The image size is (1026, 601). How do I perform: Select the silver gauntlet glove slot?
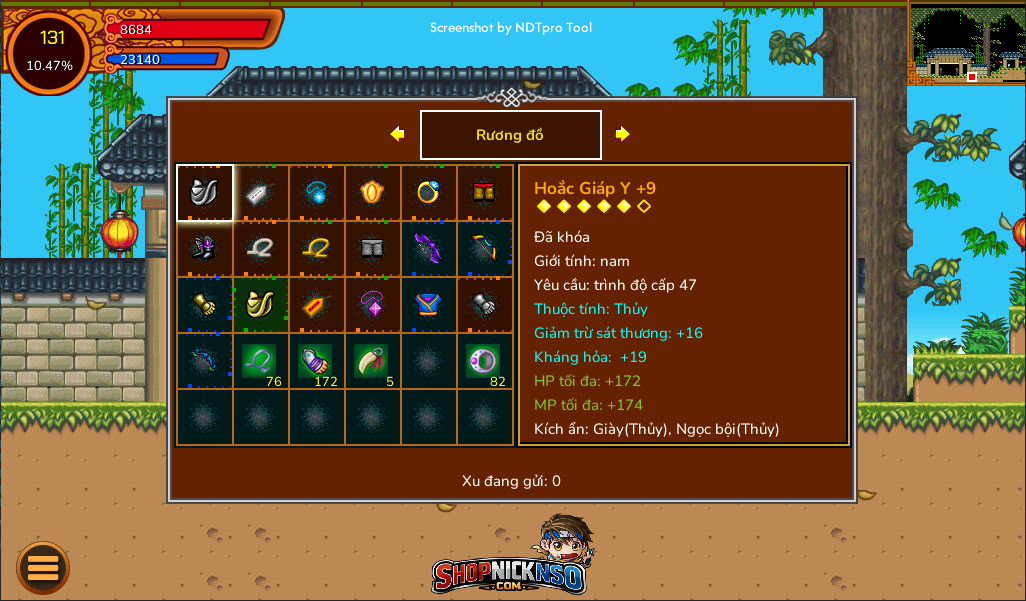click(x=485, y=305)
